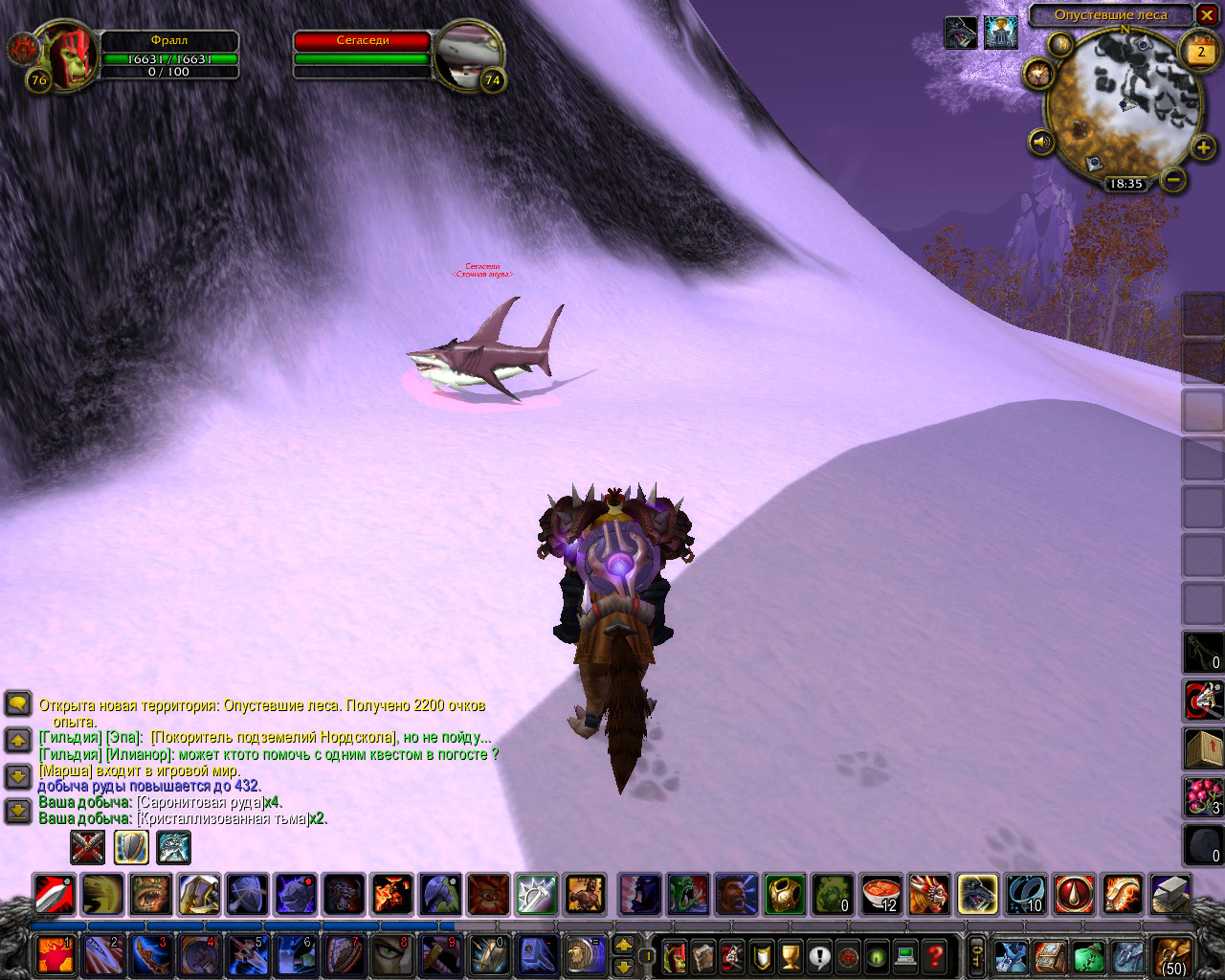Open the green stitched bag slot
Viewport: 1225px width, 980px height.
[x=1087, y=955]
